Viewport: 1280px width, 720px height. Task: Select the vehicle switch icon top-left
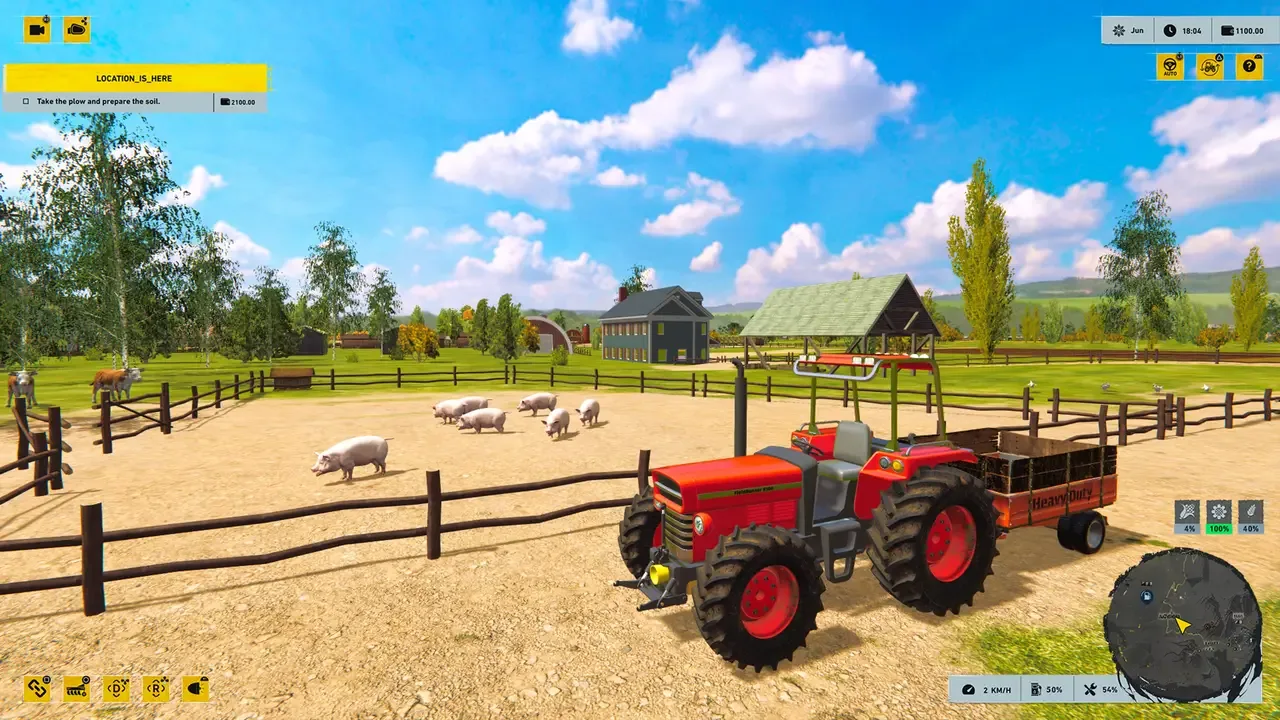pyautogui.click(x=75, y=29)
